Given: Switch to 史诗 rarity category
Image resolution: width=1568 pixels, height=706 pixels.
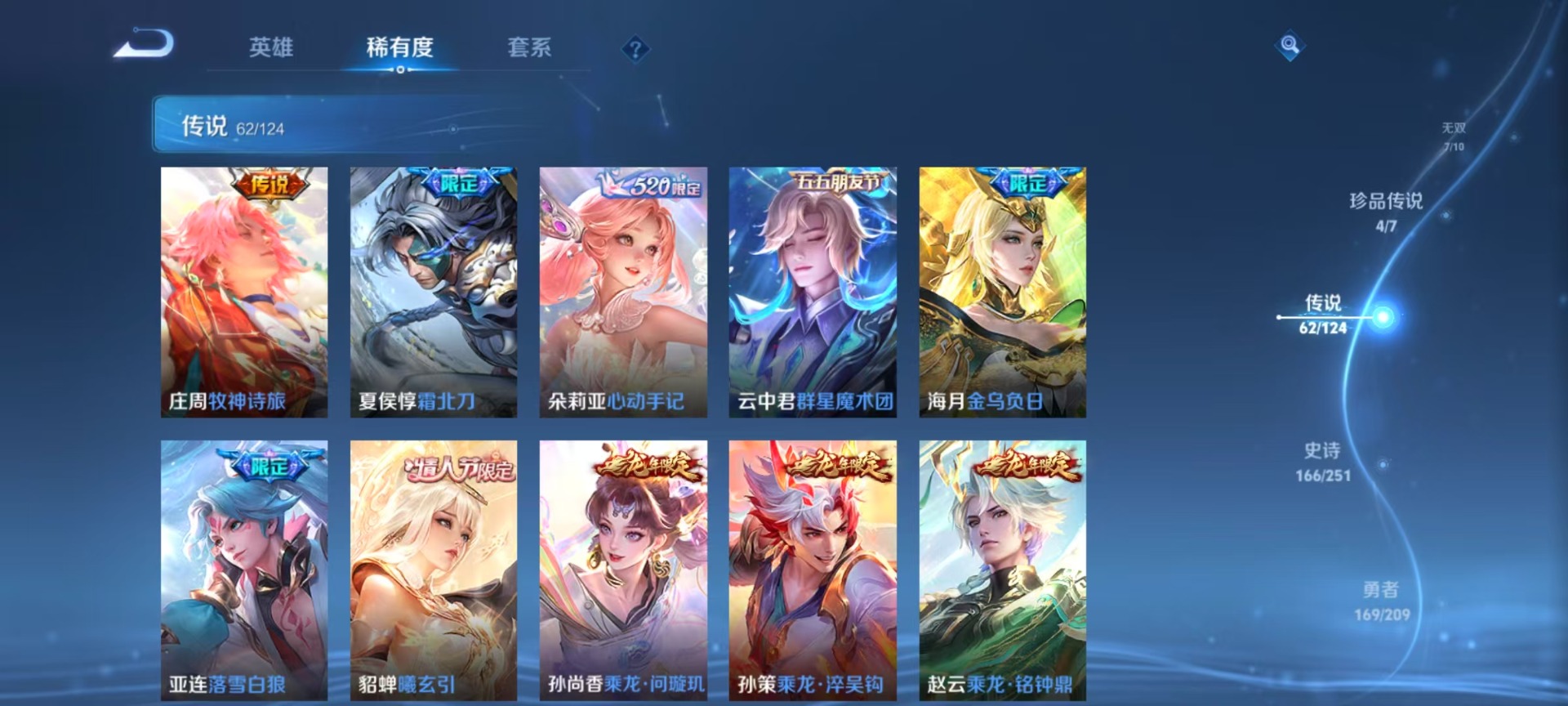Looking at the screenshot, I should click(x=1322, y=461).
